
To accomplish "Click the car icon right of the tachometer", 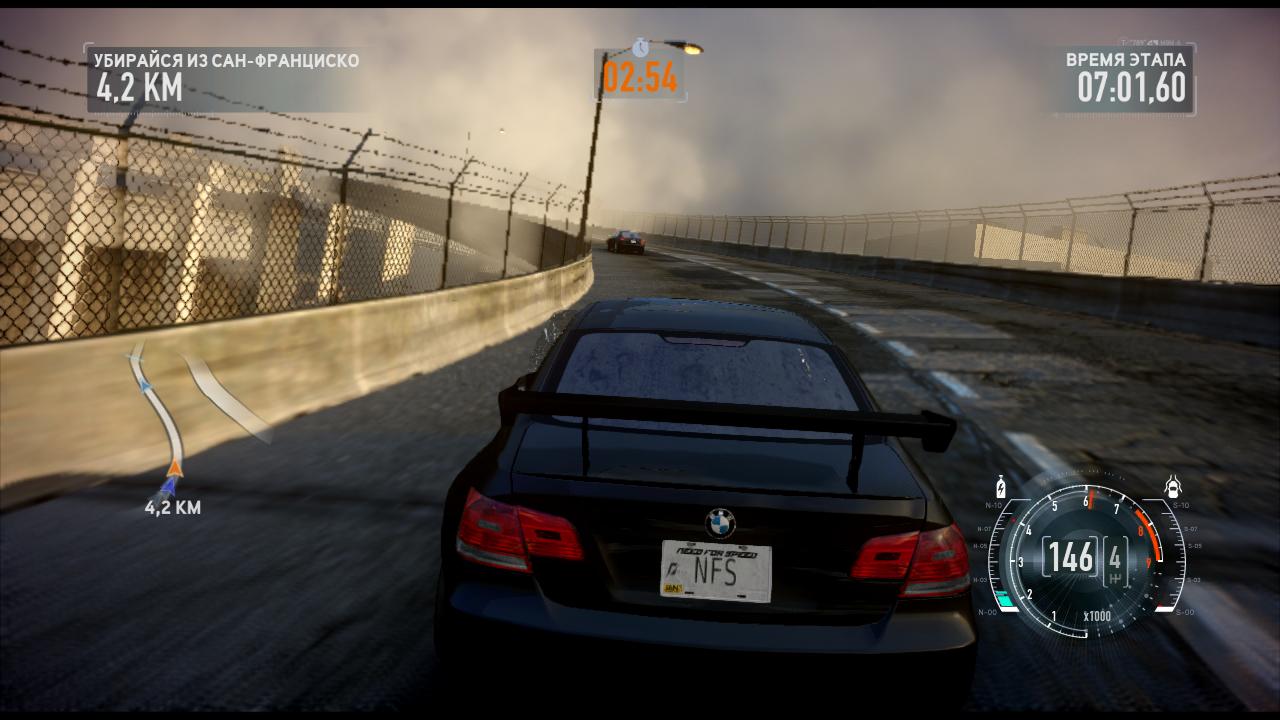I will (x=1173, y=488).
